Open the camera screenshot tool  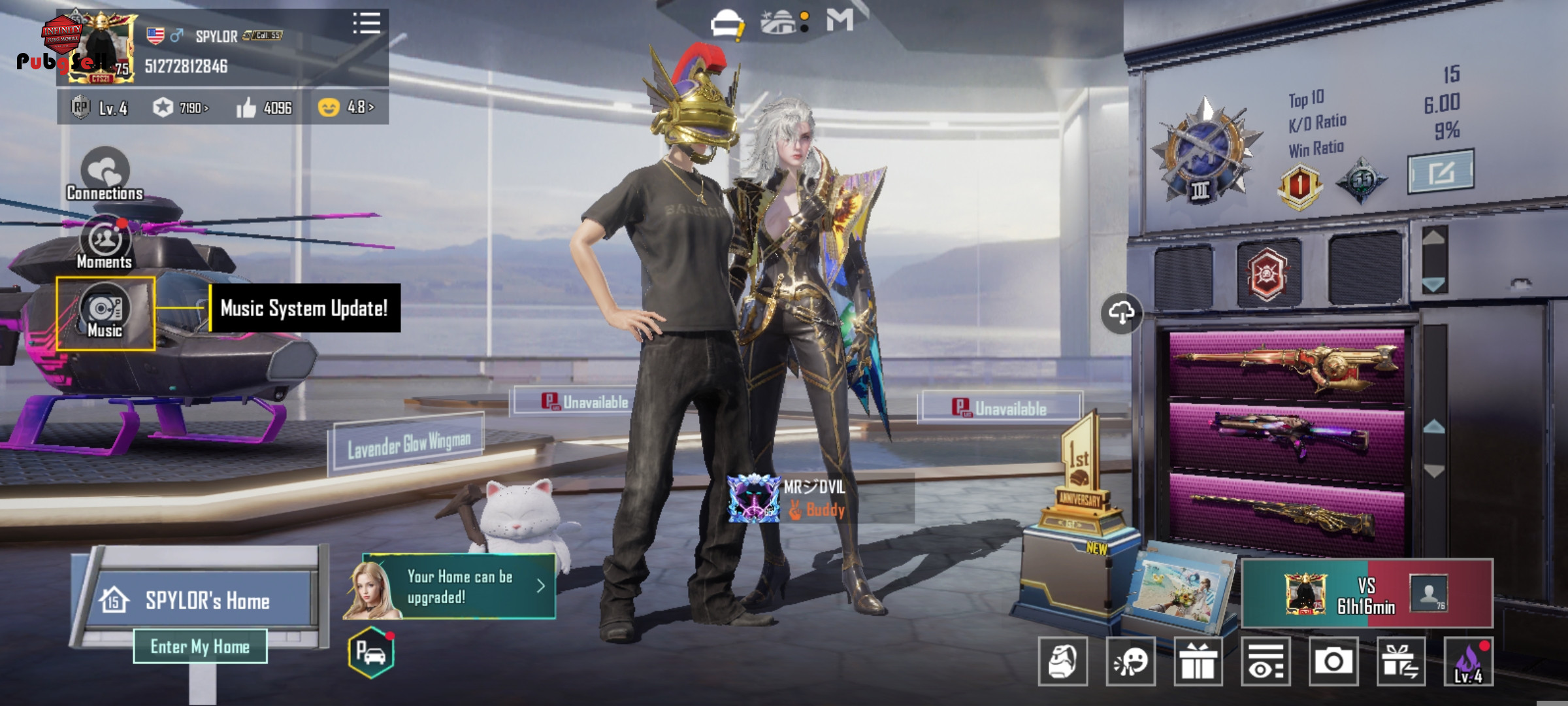1333,662
